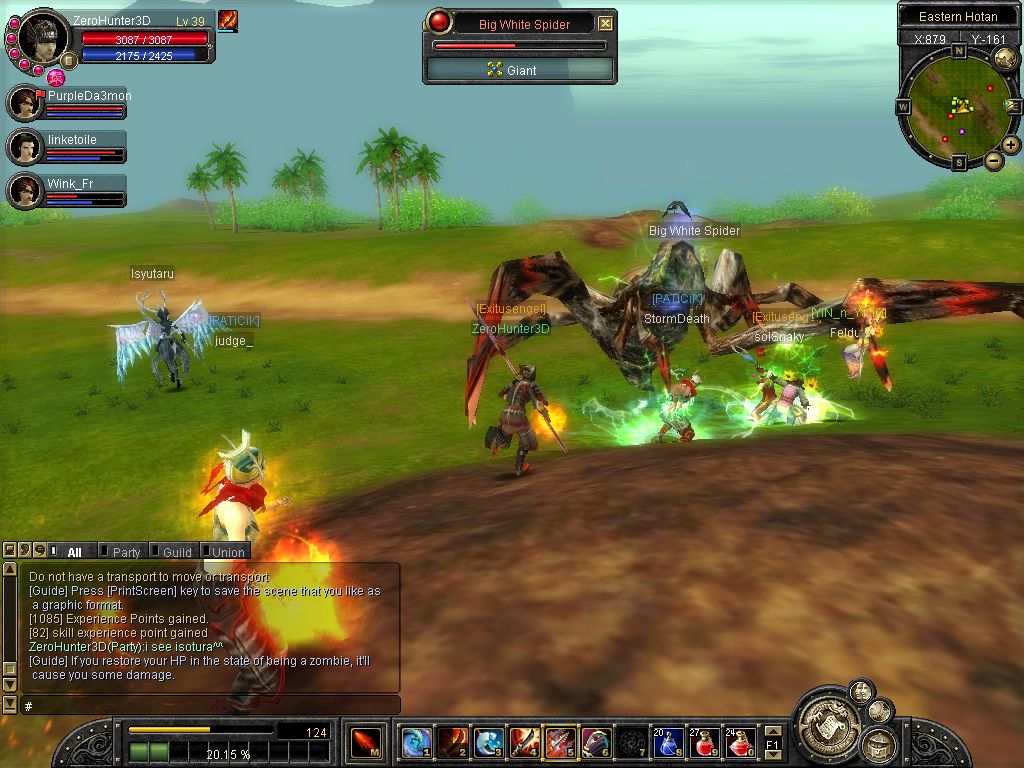Viewport: 1024px width, 768px height.
Task: Click the chat message input field
Action: [x=210, y=706]
